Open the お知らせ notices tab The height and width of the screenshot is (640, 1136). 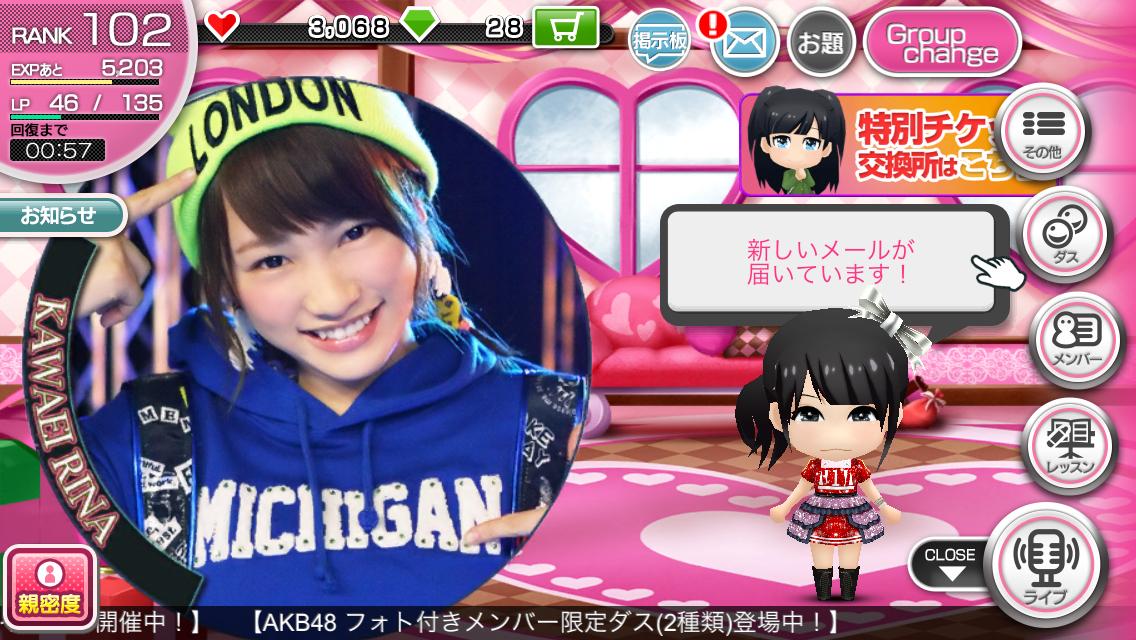coord(59,215)
